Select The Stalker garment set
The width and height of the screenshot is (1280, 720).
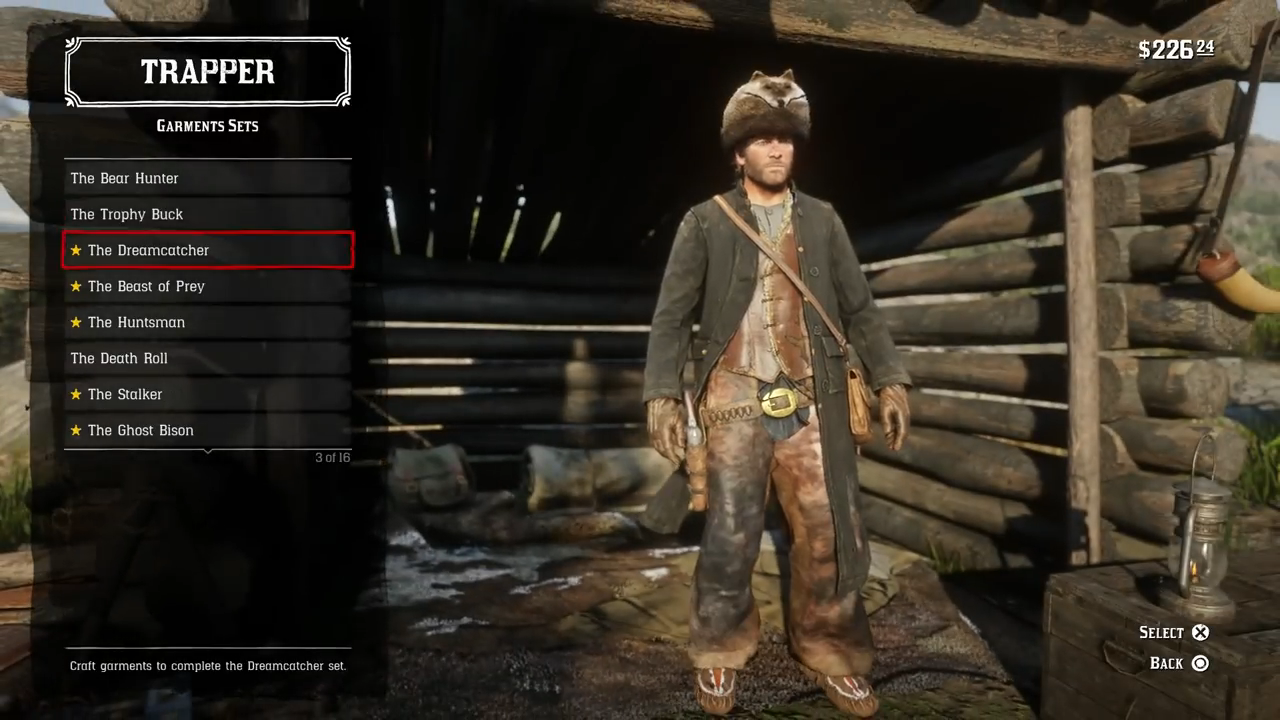point(207,394)
